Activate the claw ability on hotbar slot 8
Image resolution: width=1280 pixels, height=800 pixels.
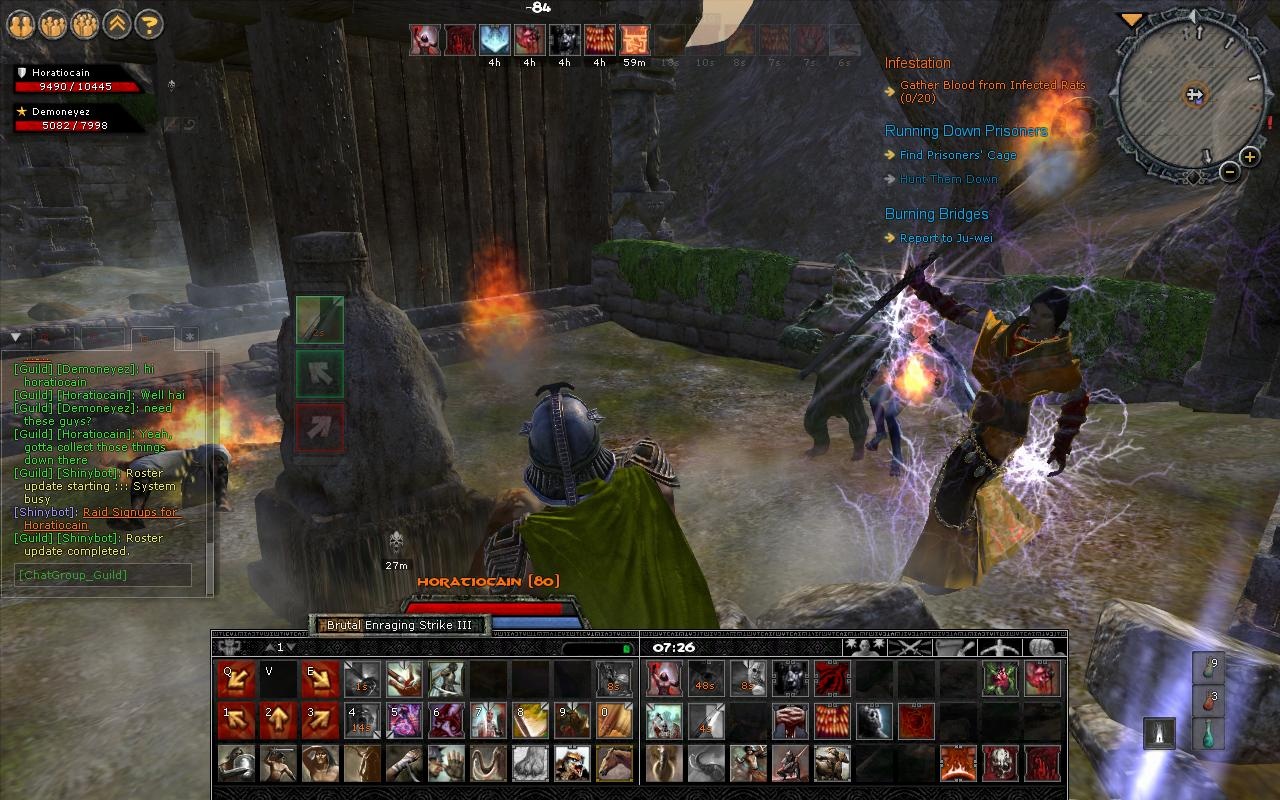530,722
